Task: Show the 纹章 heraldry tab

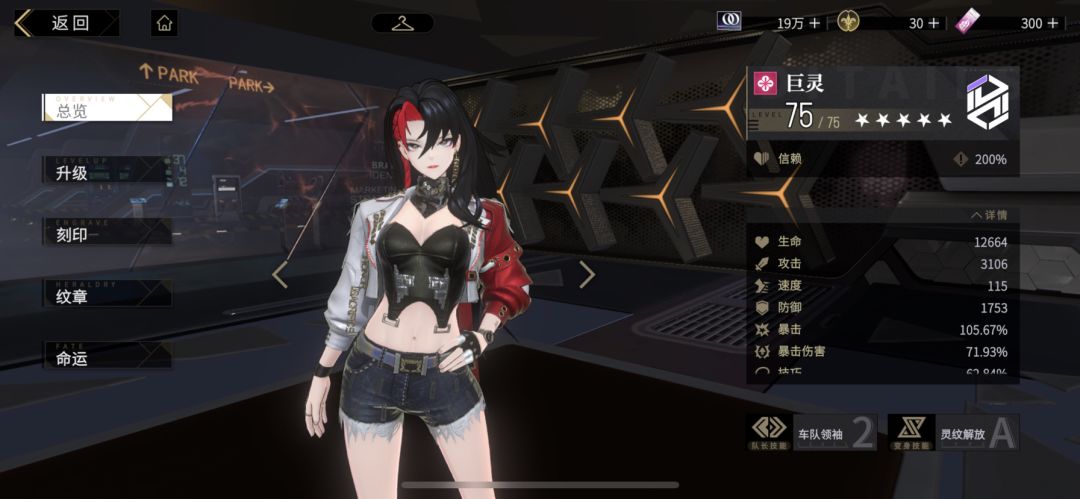Action: point(107,295)
